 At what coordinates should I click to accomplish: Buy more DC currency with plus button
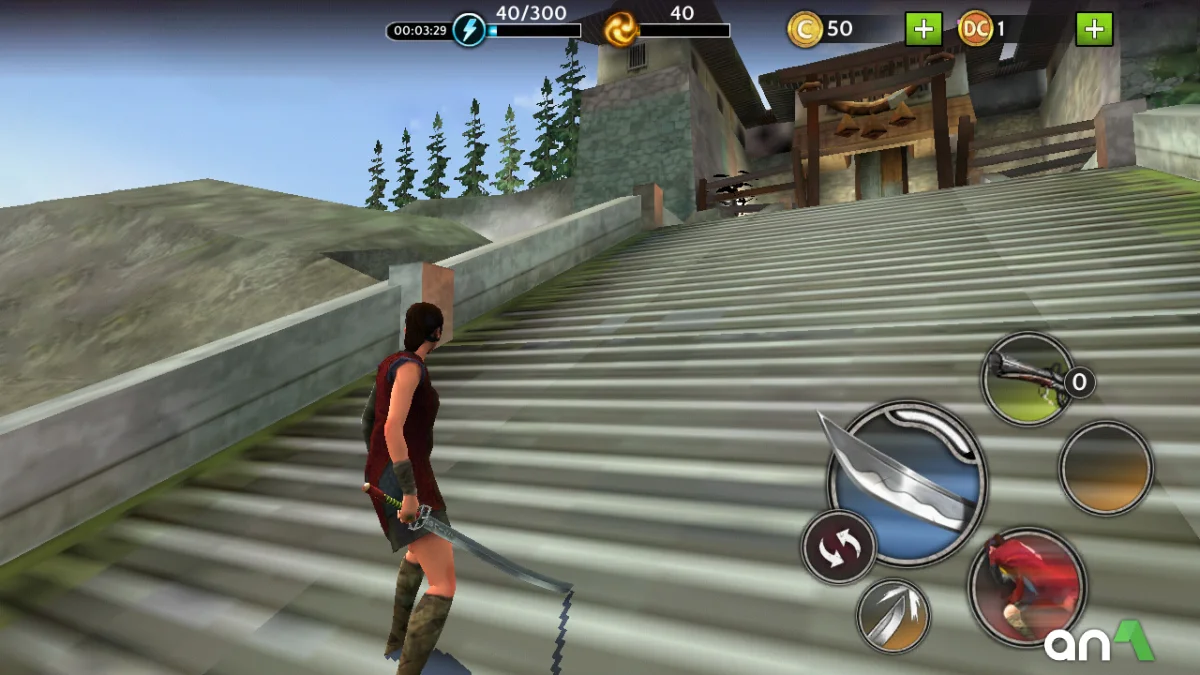tap(1094, 29)
